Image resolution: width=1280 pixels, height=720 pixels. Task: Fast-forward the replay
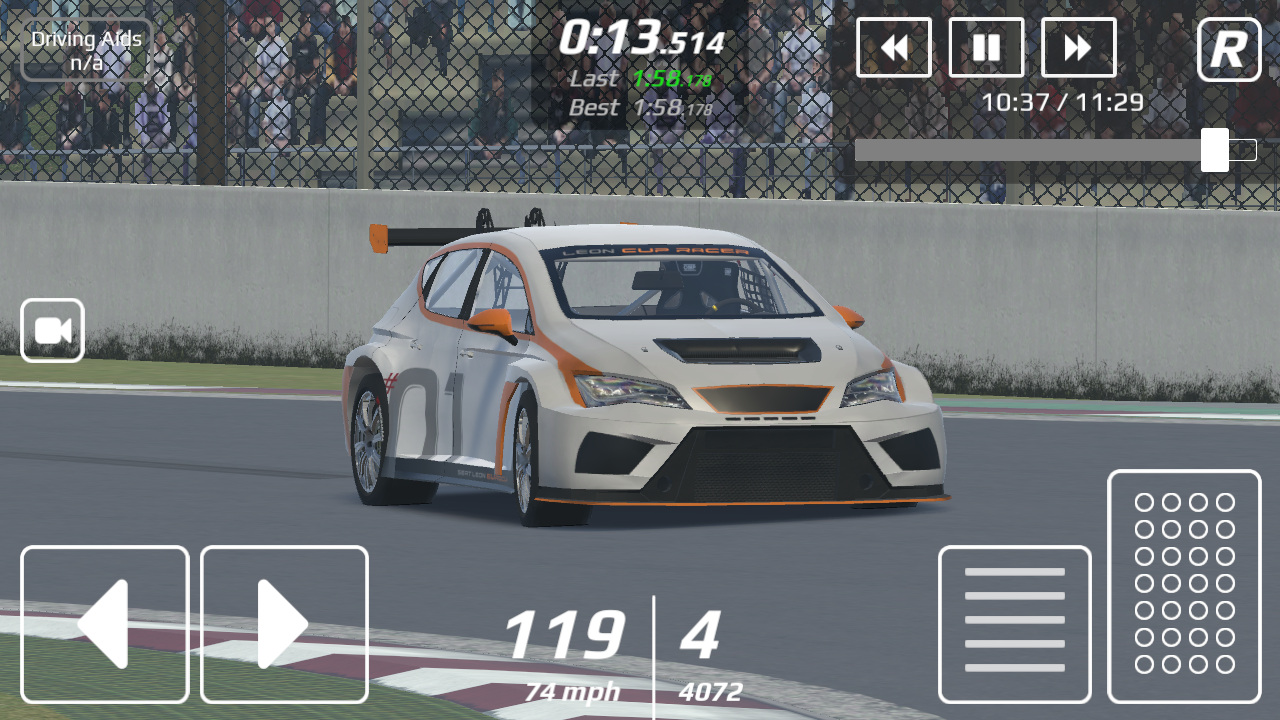(x=1078, y=48)
